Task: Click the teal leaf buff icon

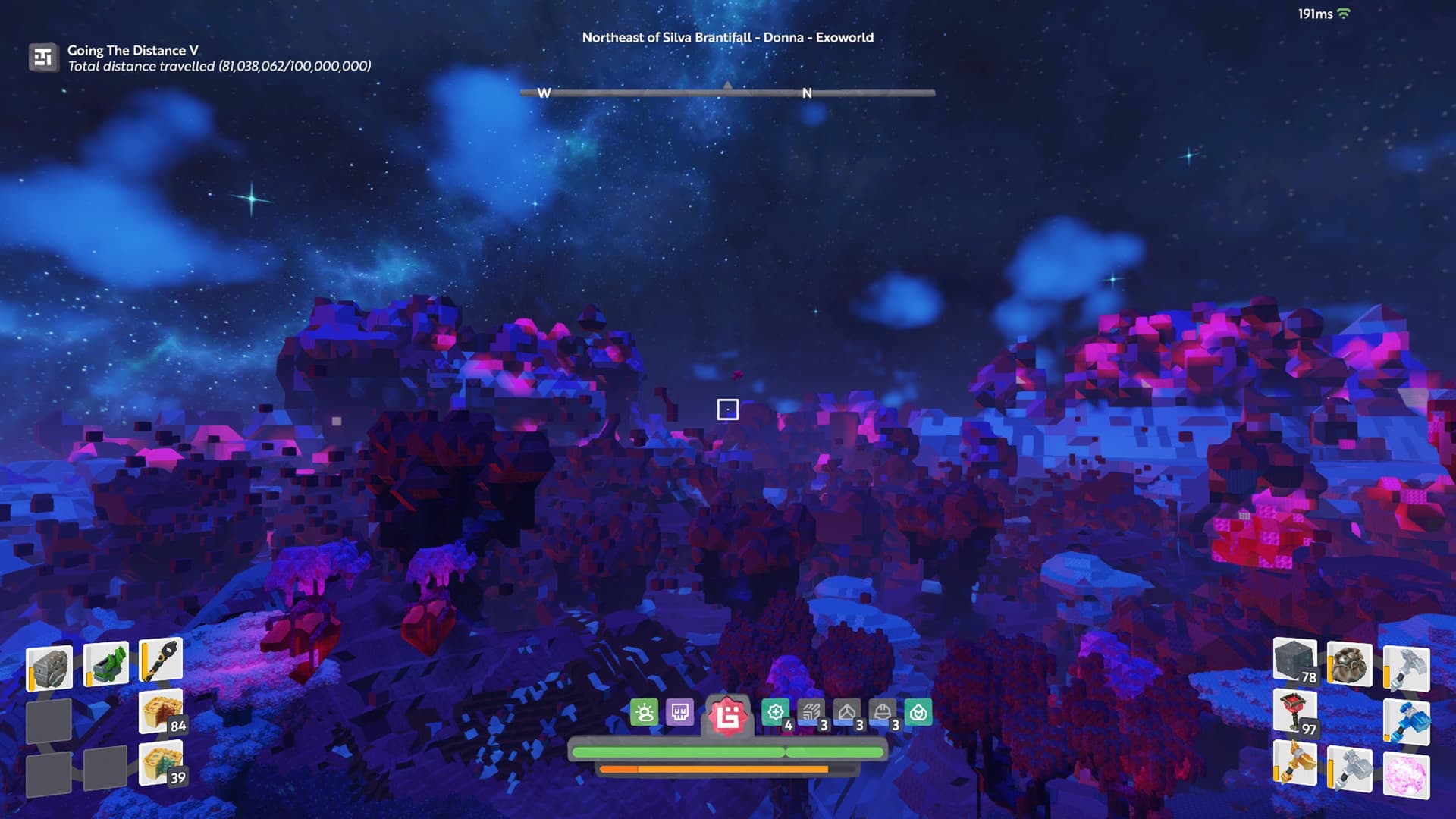Action: 918,713
